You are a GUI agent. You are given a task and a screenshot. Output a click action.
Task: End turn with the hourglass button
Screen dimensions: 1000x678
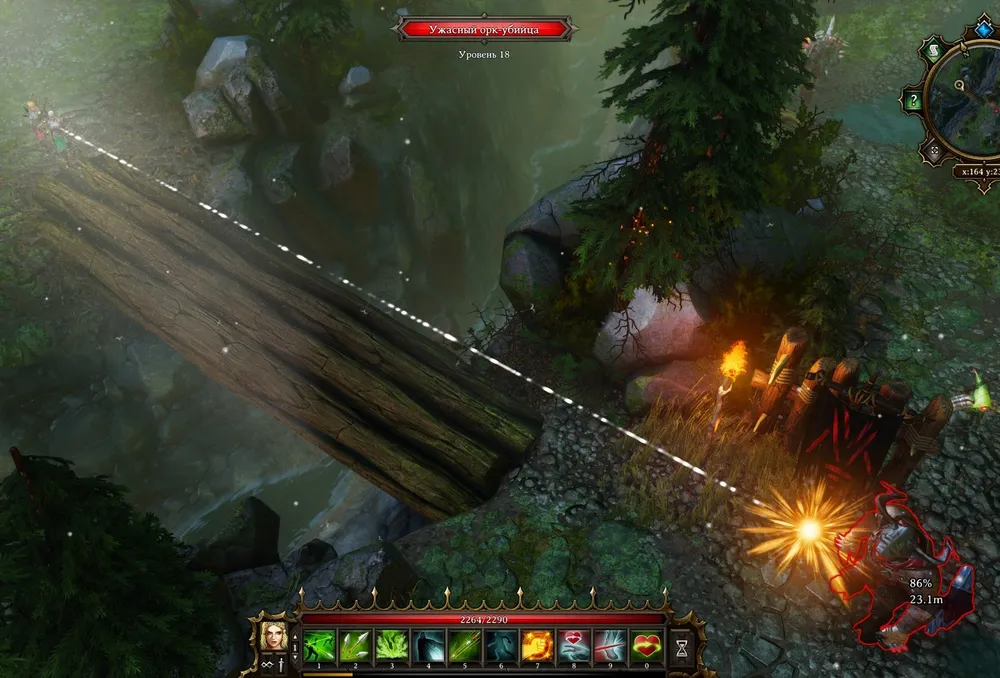point(683,646)
